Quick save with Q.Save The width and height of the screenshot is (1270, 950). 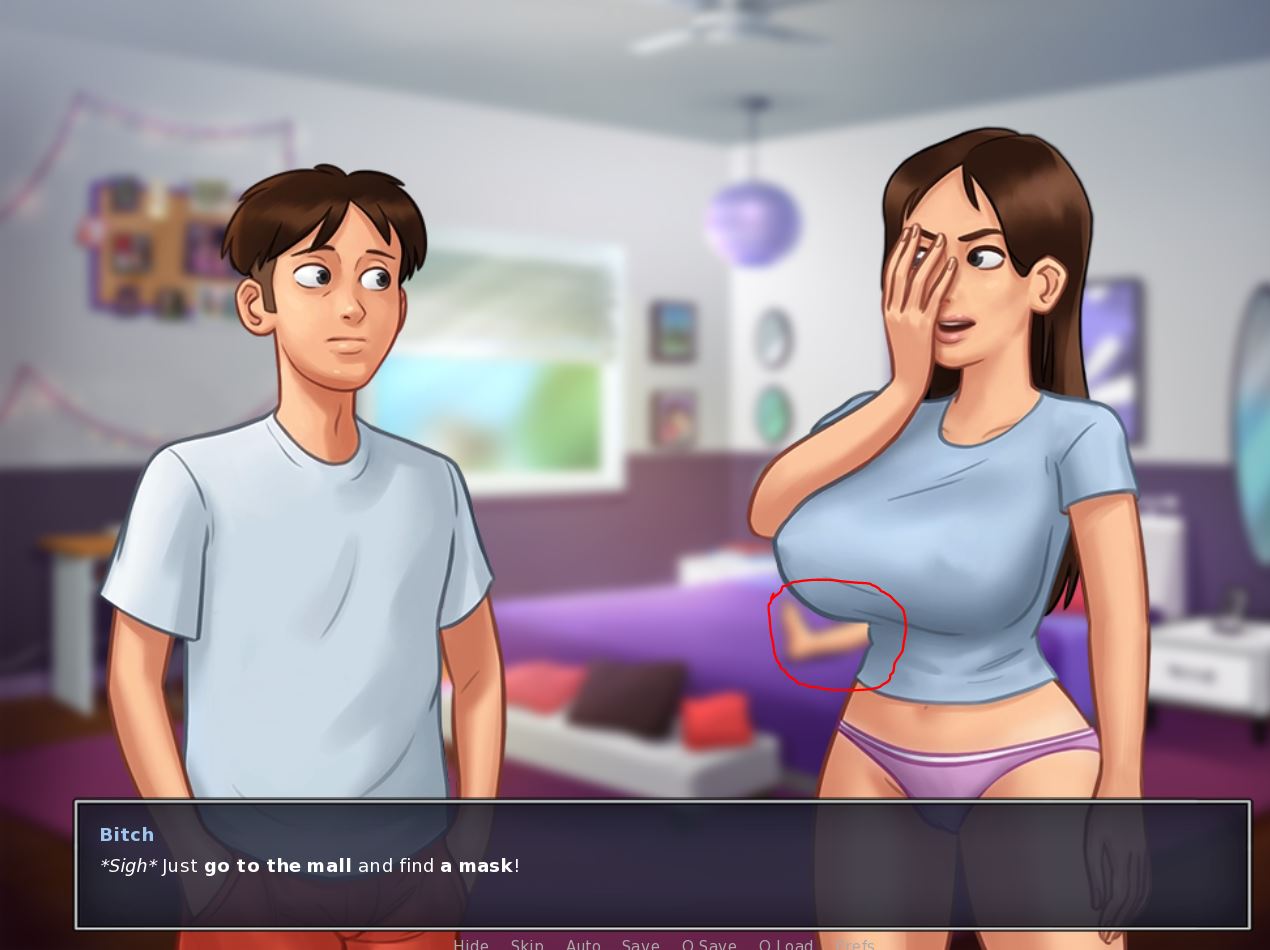(x=709, y=944)
